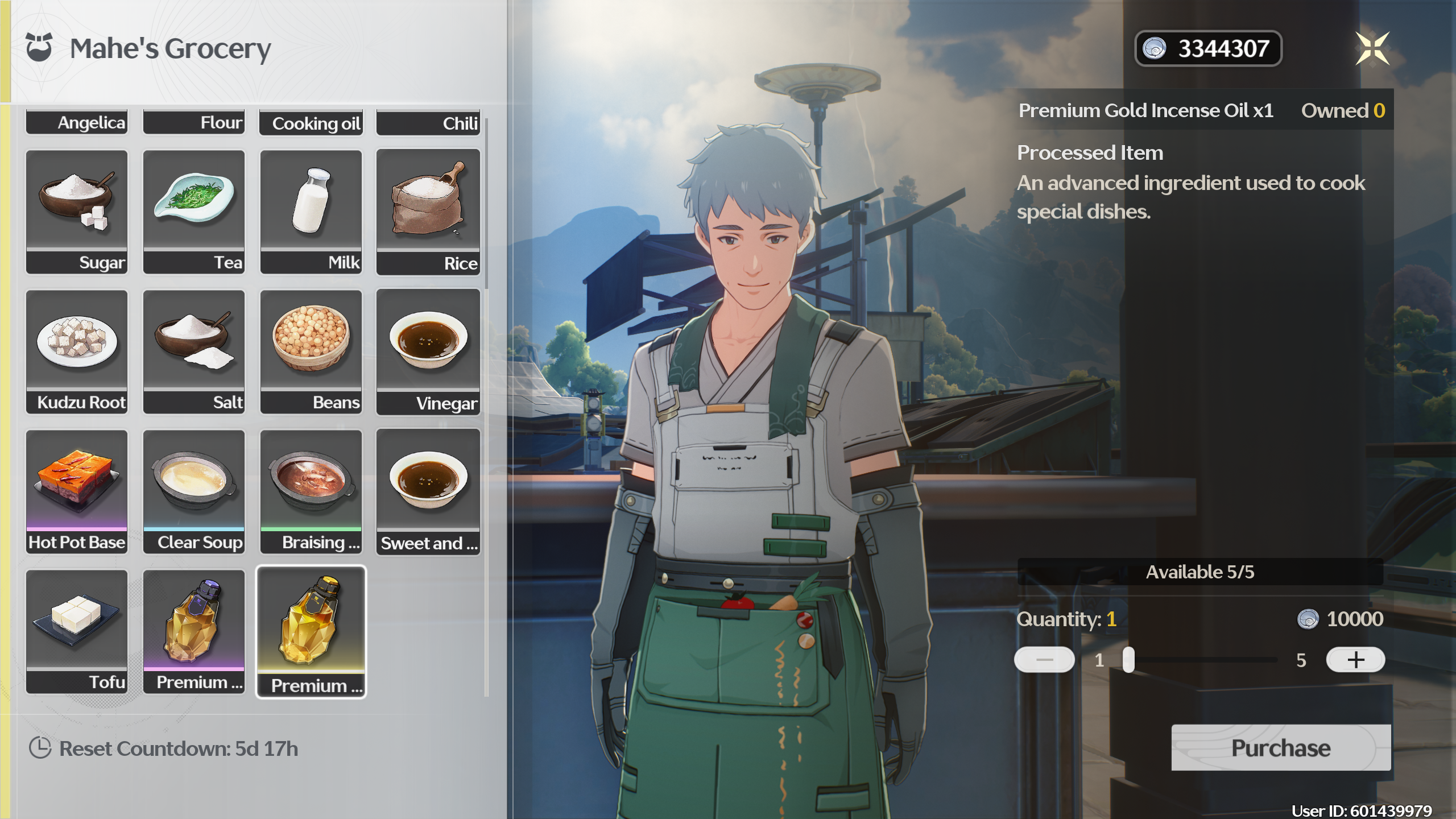Click the quantity slider handle

pyautogui.click(x=1128, y=660)
